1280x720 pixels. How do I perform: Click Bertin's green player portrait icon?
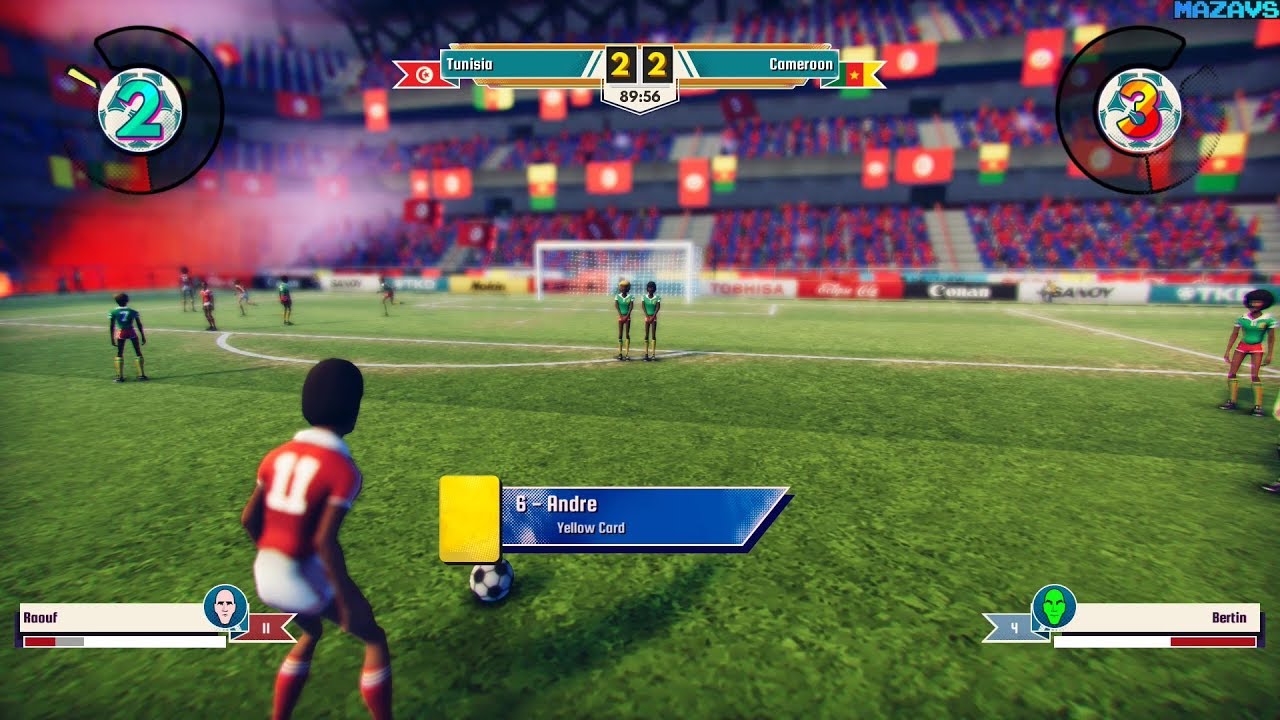point(1053,606)
